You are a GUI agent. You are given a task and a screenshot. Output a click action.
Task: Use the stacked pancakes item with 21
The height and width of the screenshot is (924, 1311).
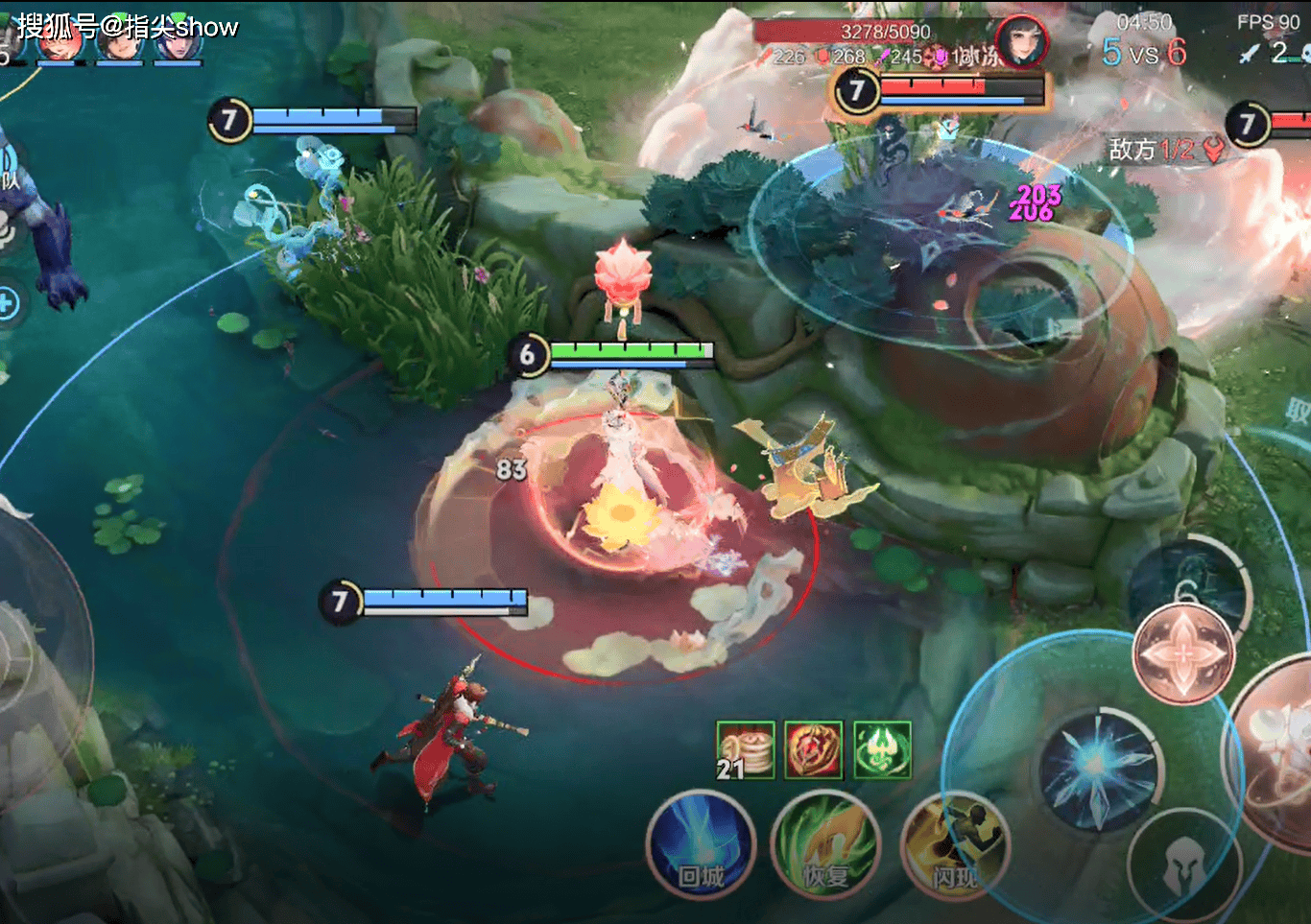tap(746, 749)
